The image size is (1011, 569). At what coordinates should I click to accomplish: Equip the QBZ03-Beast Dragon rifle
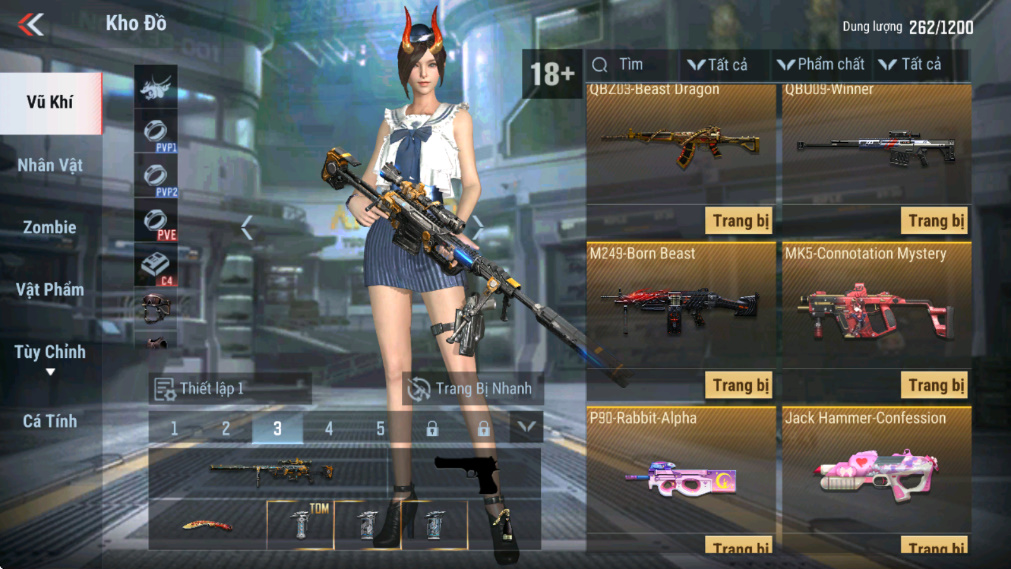(740, 221)
